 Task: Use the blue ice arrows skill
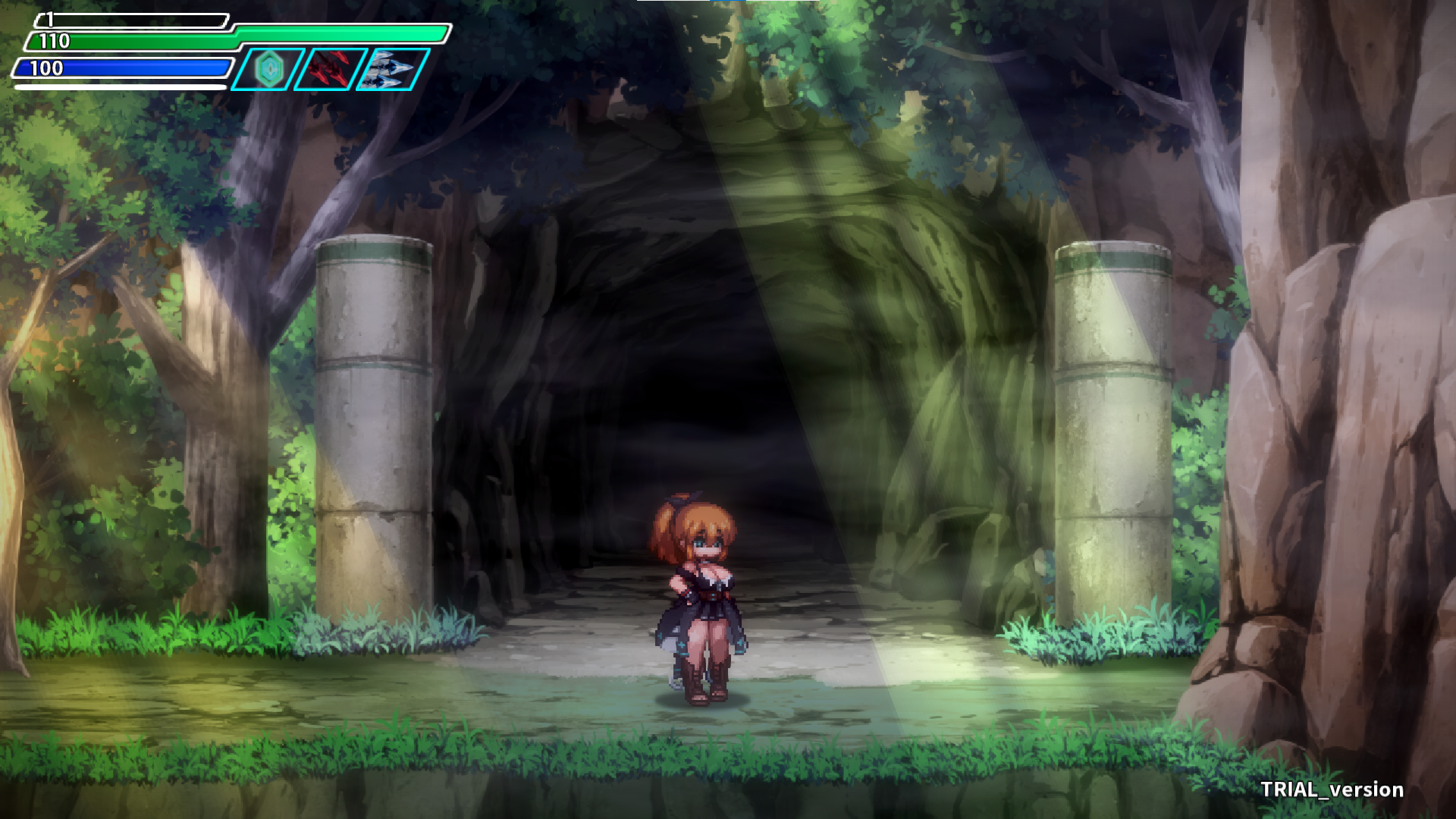[x=392, y=70]
